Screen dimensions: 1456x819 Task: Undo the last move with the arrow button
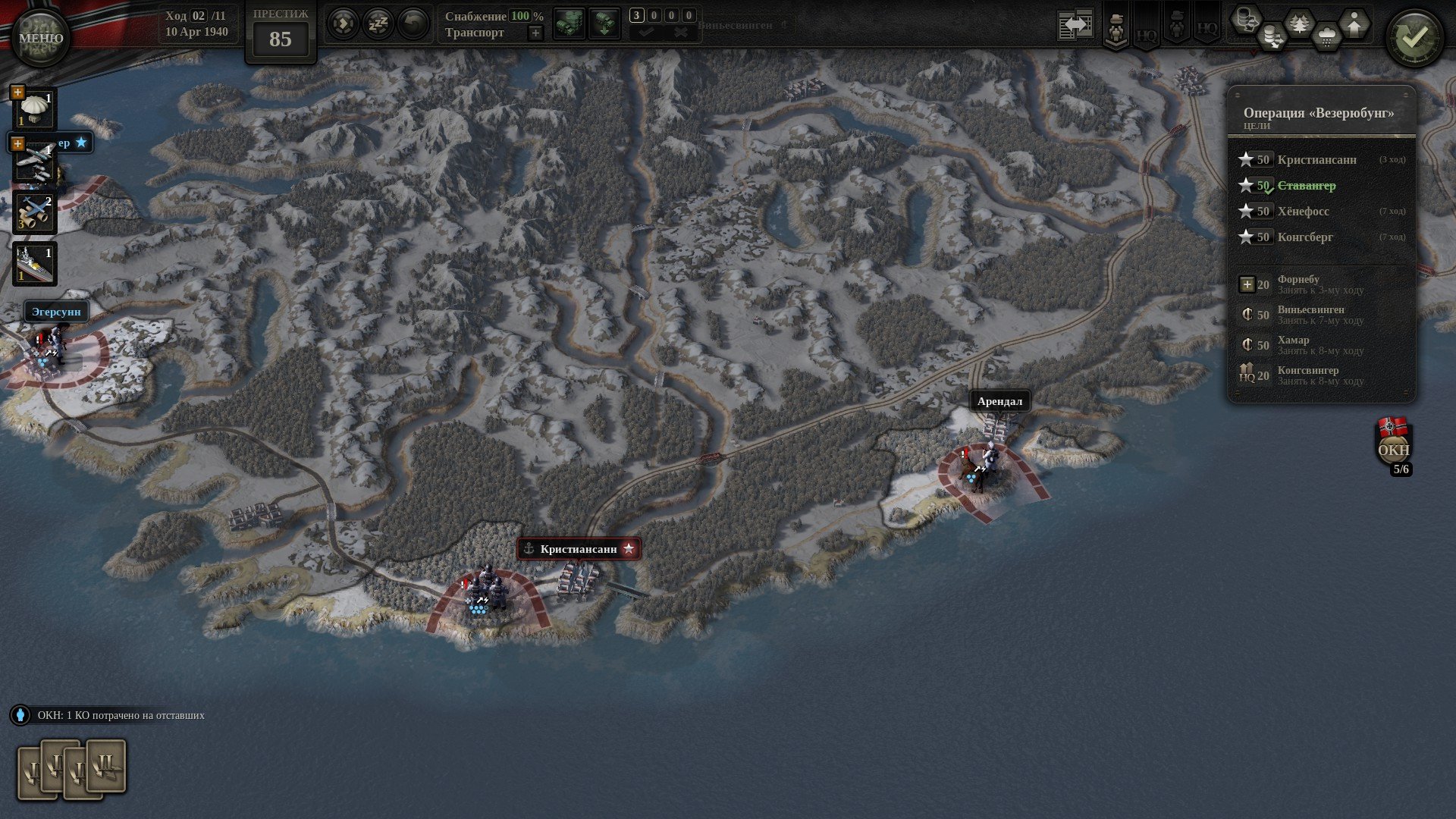point(413,24)
